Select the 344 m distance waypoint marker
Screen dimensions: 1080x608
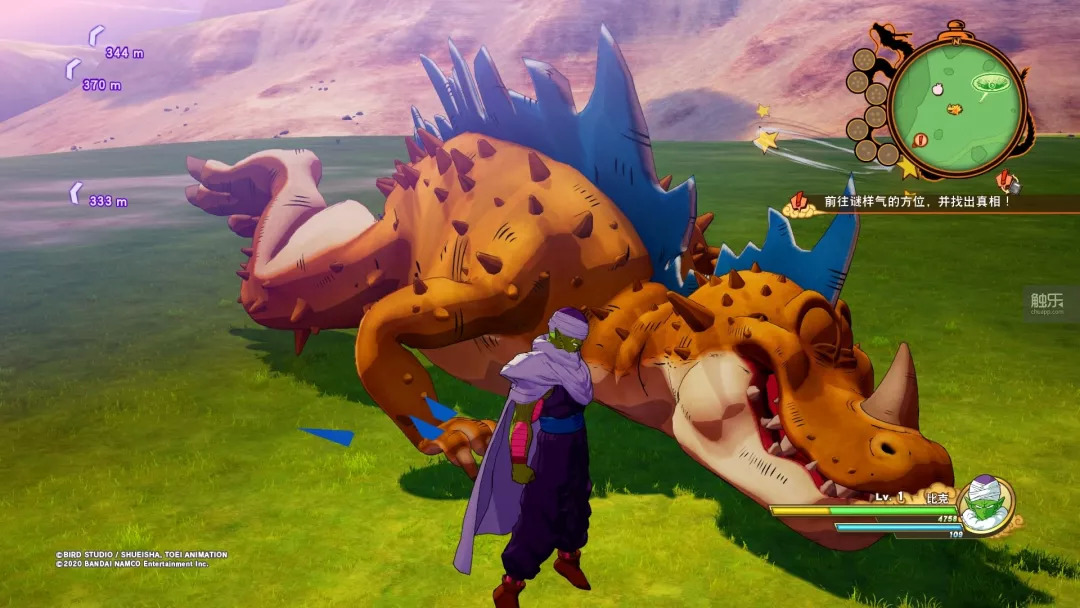[96, 36]
